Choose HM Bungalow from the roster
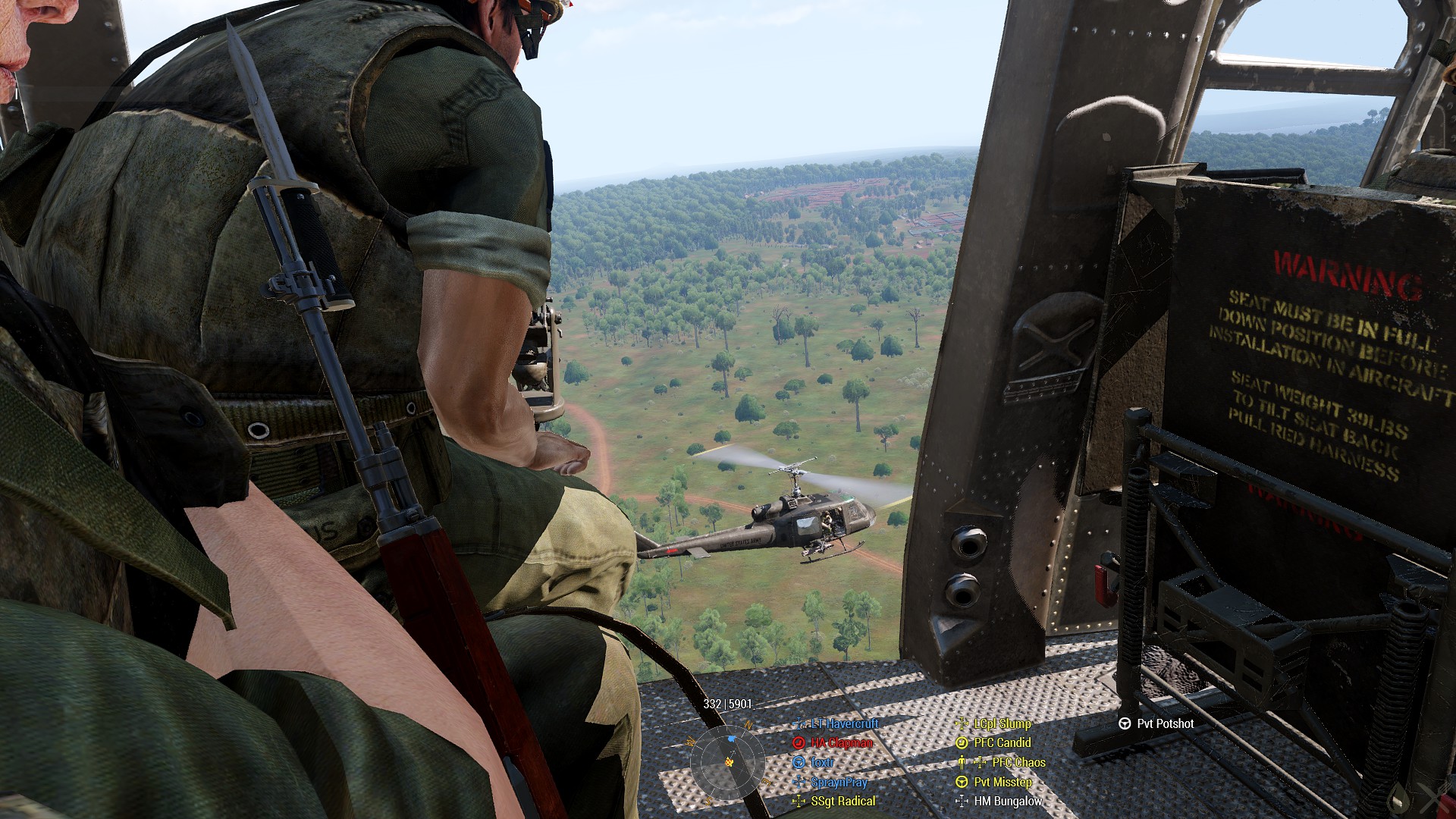This screenshot has width=1456, height=819. [1008, 801]
